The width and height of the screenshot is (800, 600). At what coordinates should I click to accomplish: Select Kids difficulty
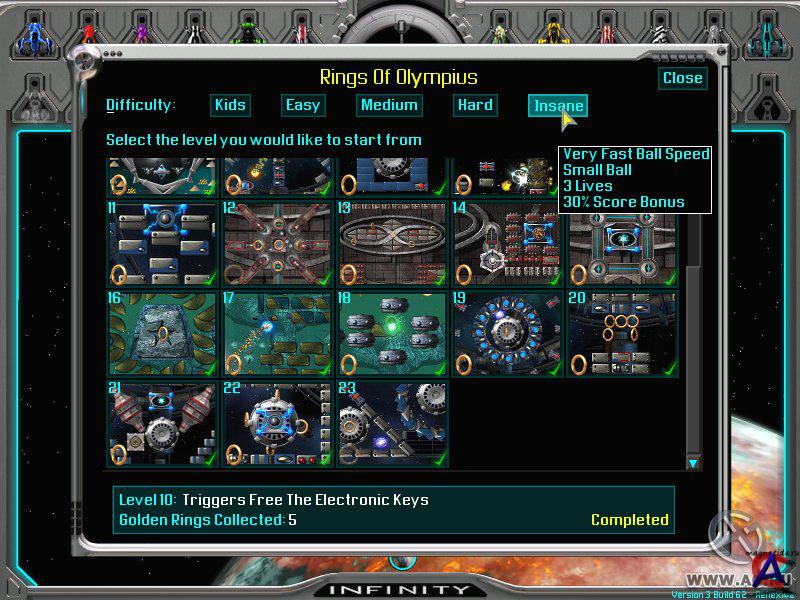click(x=230, y=105)
